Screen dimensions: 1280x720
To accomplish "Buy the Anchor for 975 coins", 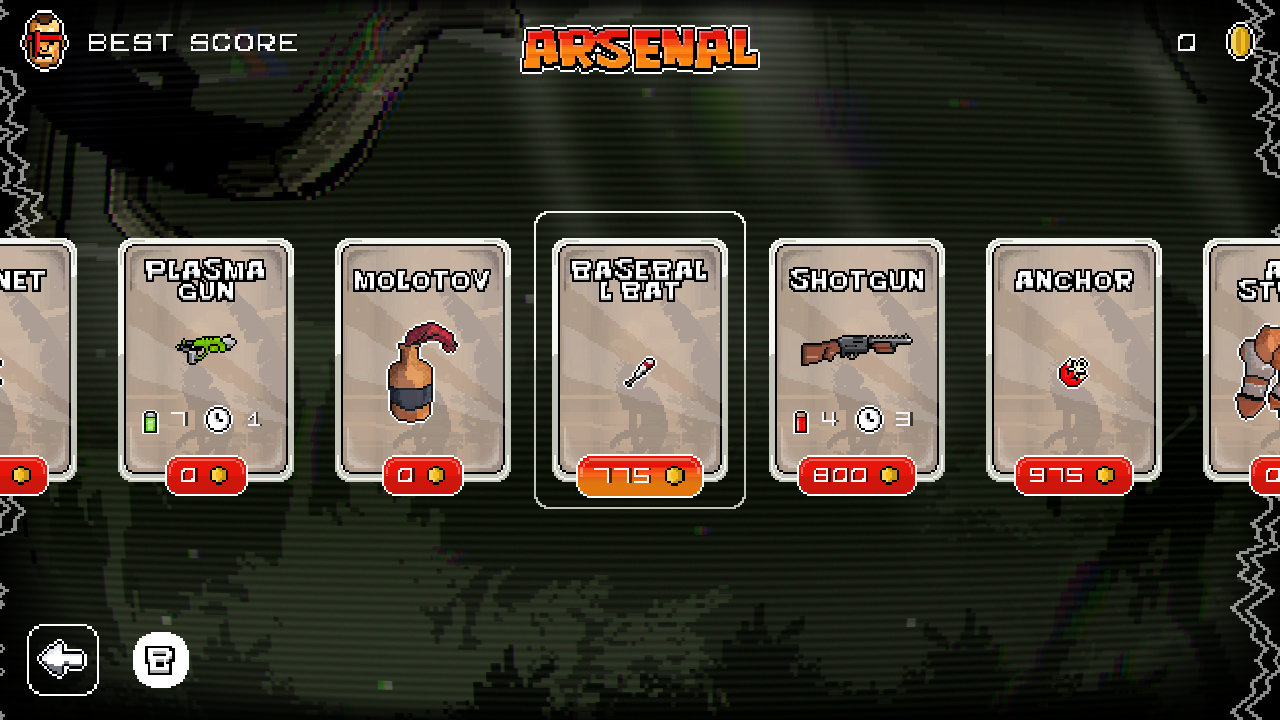I will coord(1071,476).
